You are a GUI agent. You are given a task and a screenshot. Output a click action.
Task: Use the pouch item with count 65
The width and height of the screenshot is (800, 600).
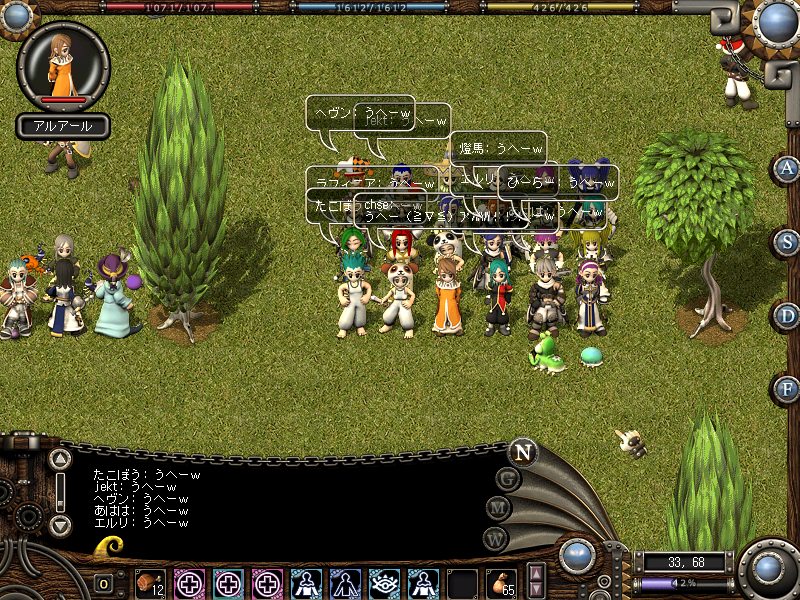[501, 582]
